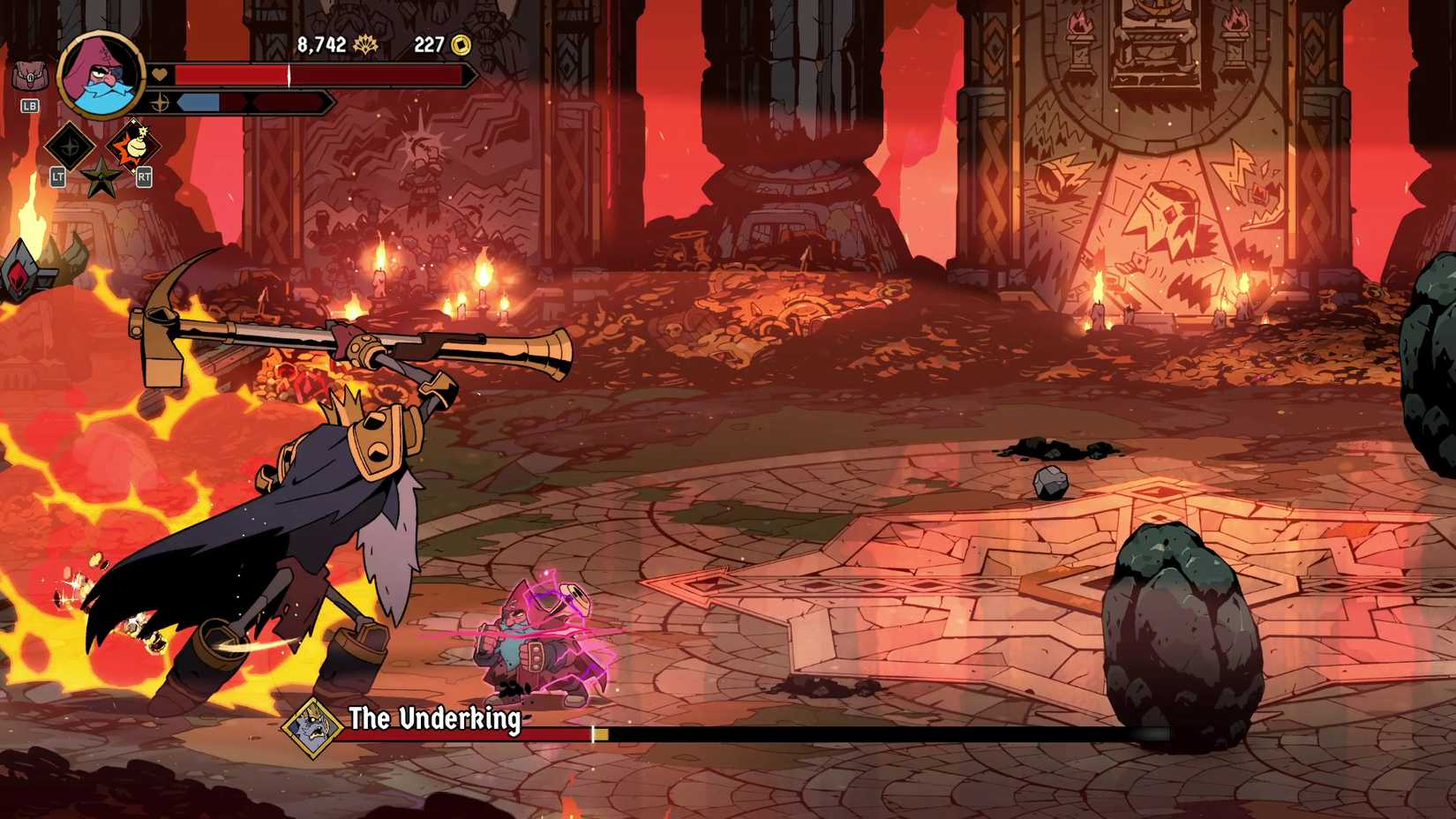Screen dimensions: 1456x819
Task: Click the heart icon on the health bar
Action: (159, 73)
